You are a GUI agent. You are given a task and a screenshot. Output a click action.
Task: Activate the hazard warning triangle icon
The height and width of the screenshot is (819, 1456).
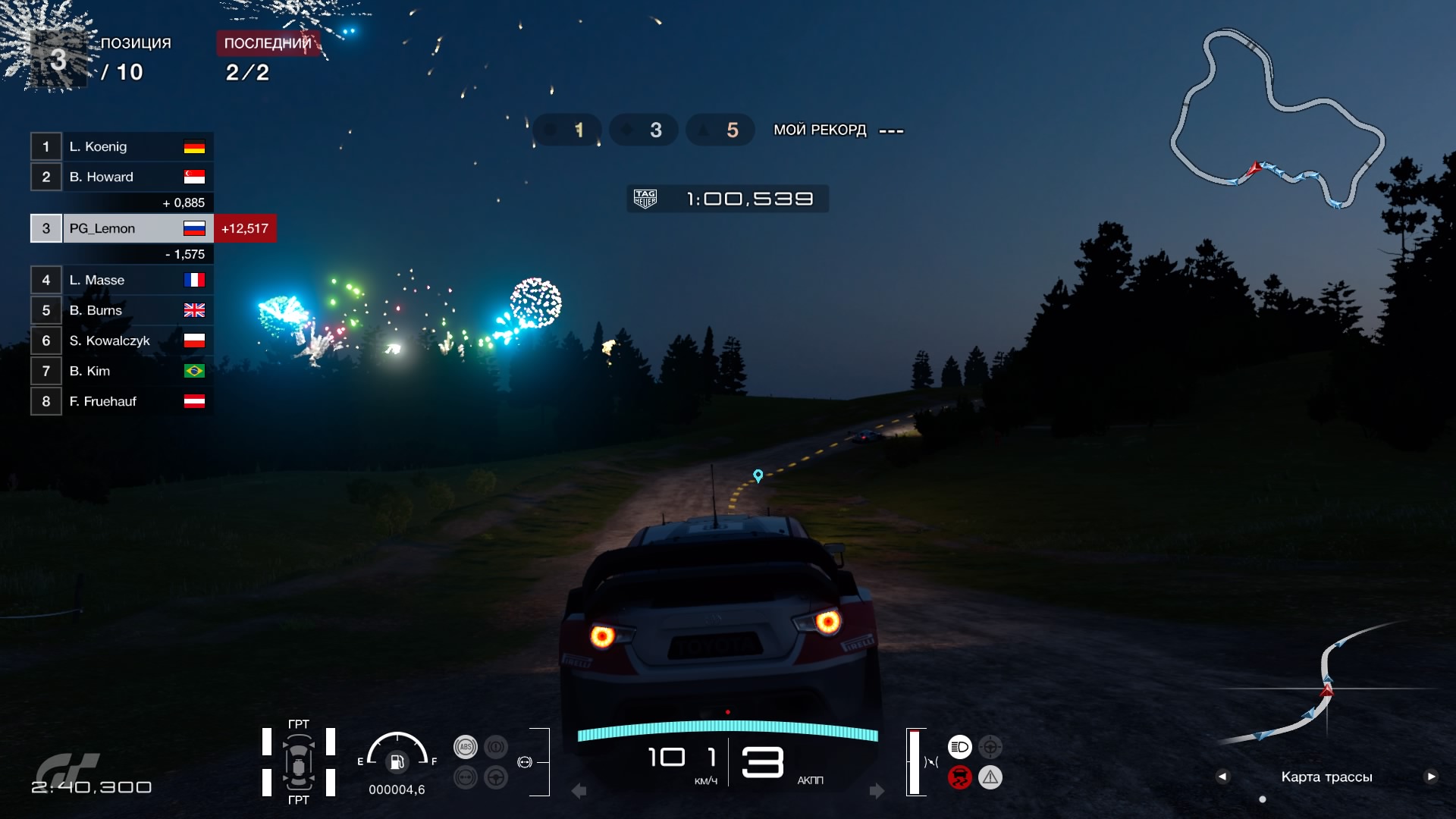(x=990, y=777)
